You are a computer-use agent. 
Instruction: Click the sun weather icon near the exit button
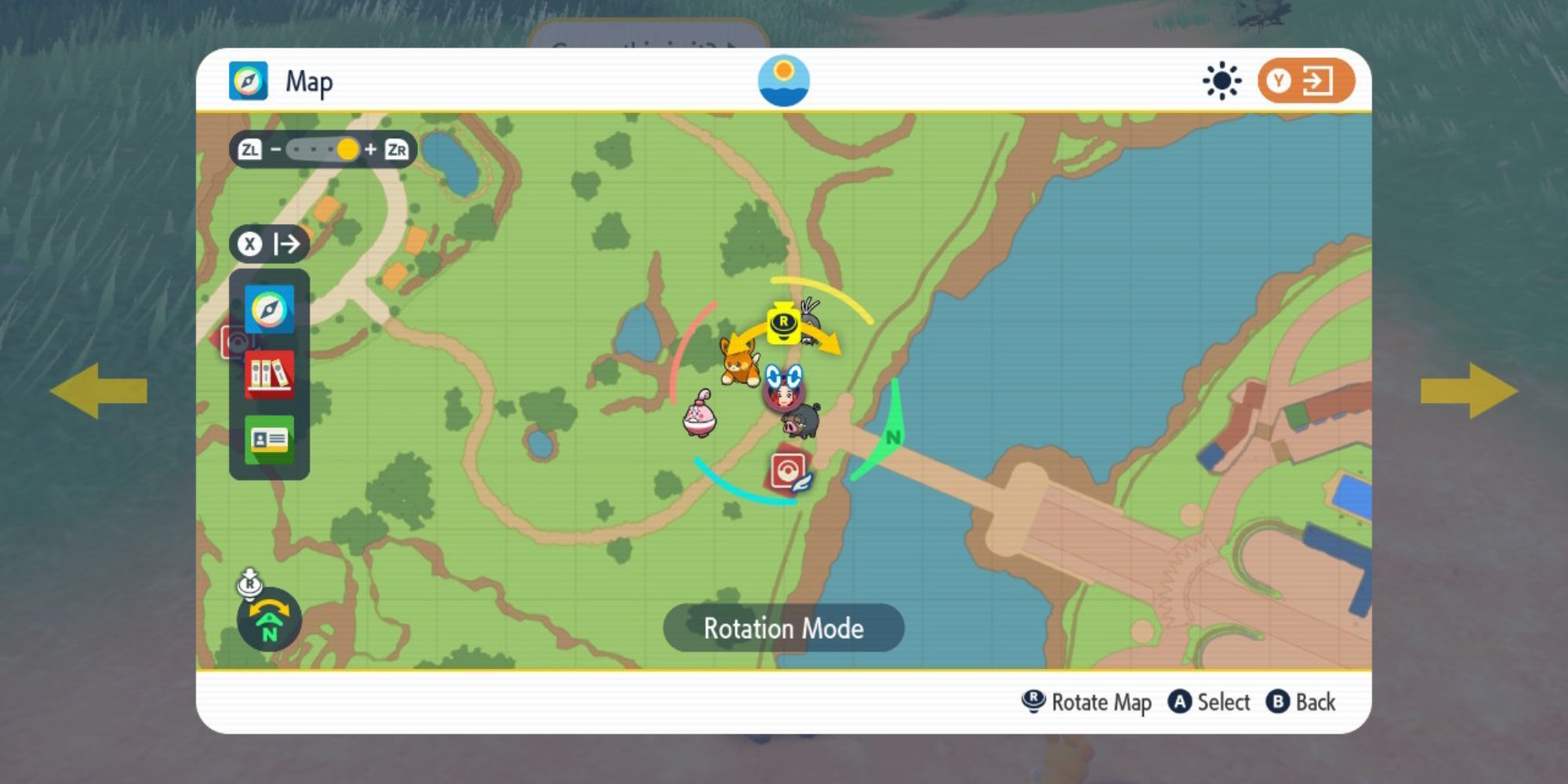tap(1221, 79)
